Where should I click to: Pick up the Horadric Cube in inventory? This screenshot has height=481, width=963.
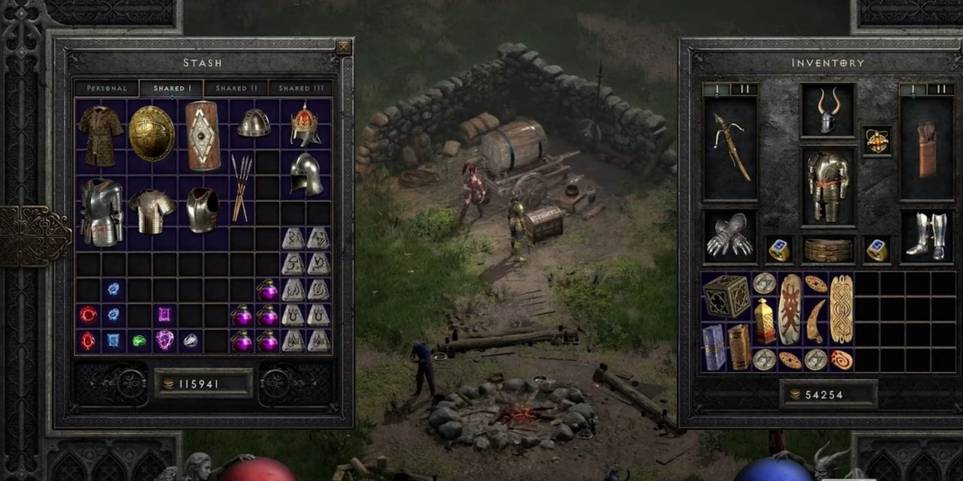(x=726, y=295)
